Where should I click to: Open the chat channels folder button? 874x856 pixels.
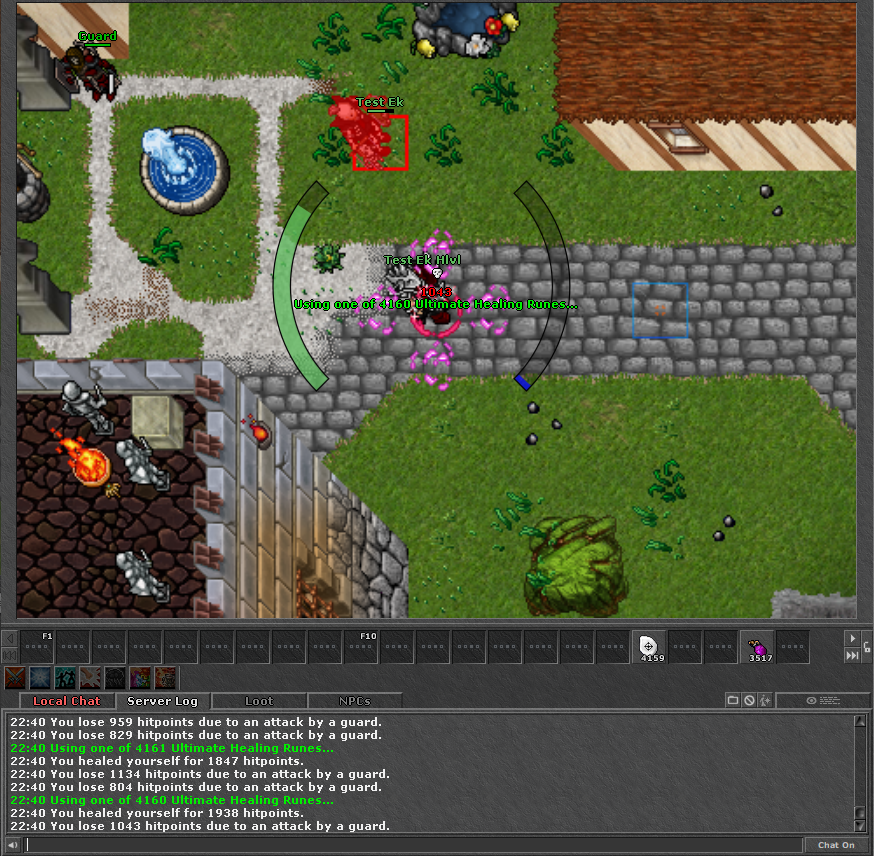[733, 701]
